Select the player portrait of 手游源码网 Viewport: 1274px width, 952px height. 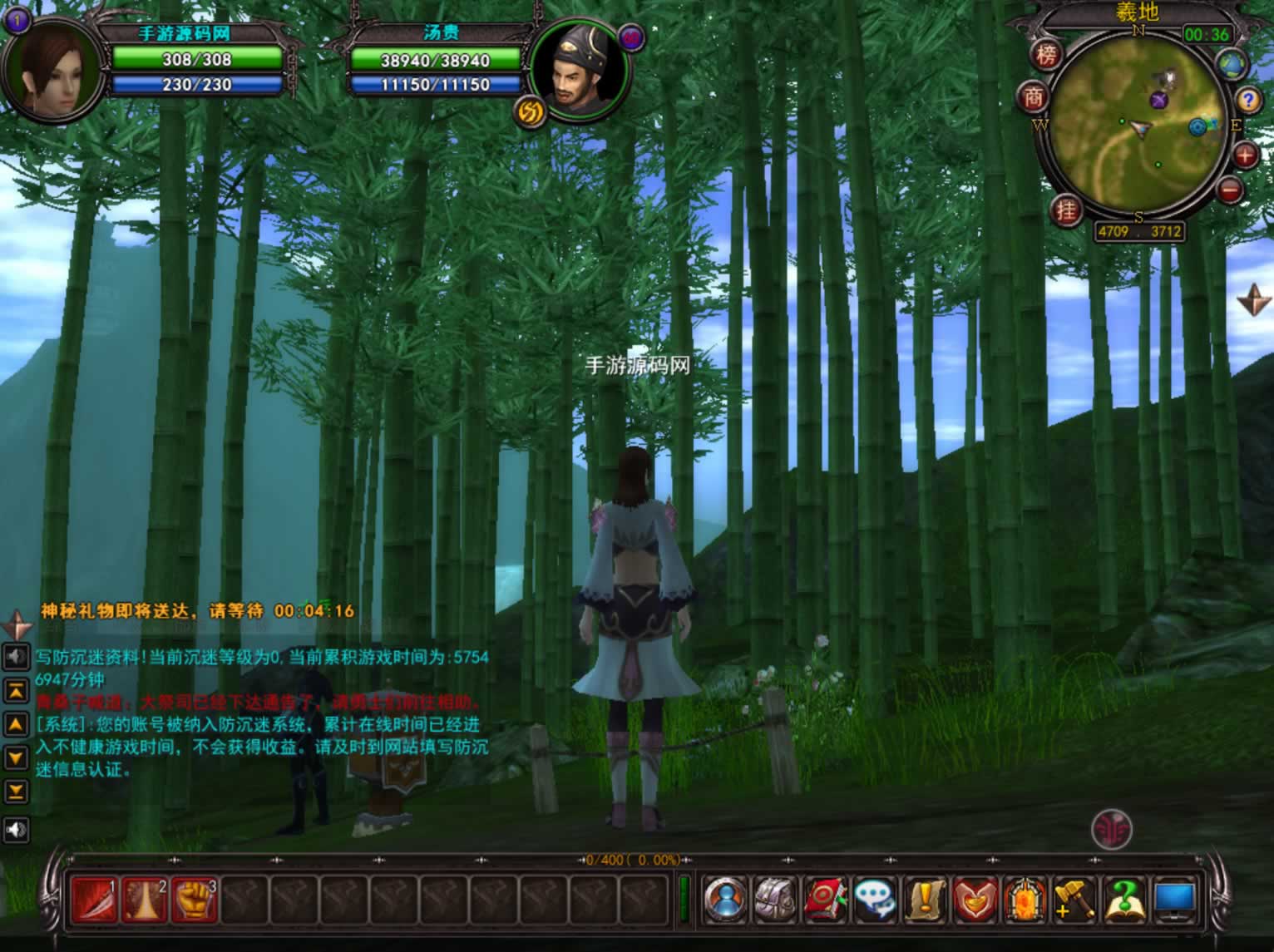pyautogui.click(x=55, y=72)
